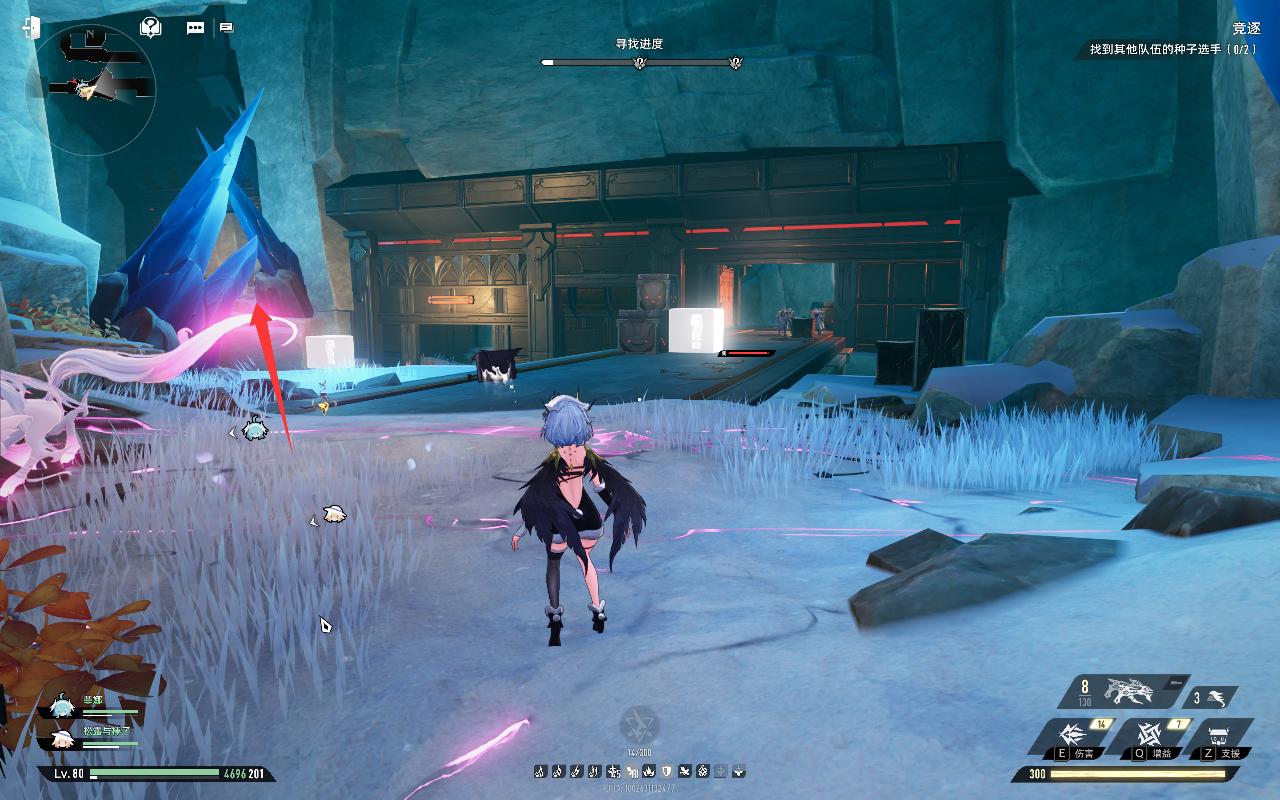This screenshot has height=800, width=1280.
Task: Open the question-mark guide book
Action: [151, 27]
